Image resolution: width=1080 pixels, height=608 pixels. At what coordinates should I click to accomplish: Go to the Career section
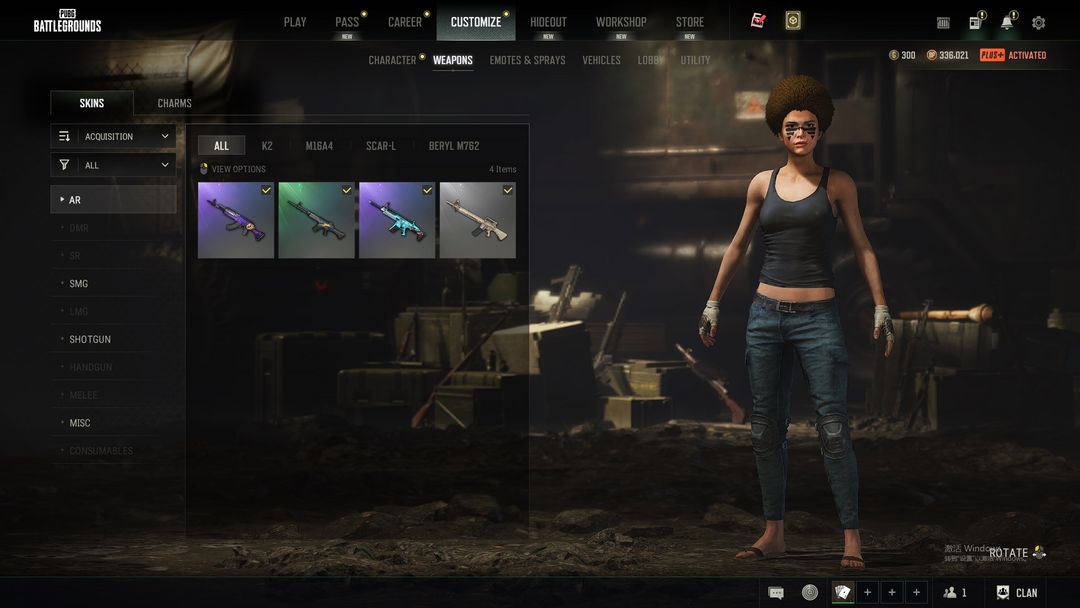point(405,22)
